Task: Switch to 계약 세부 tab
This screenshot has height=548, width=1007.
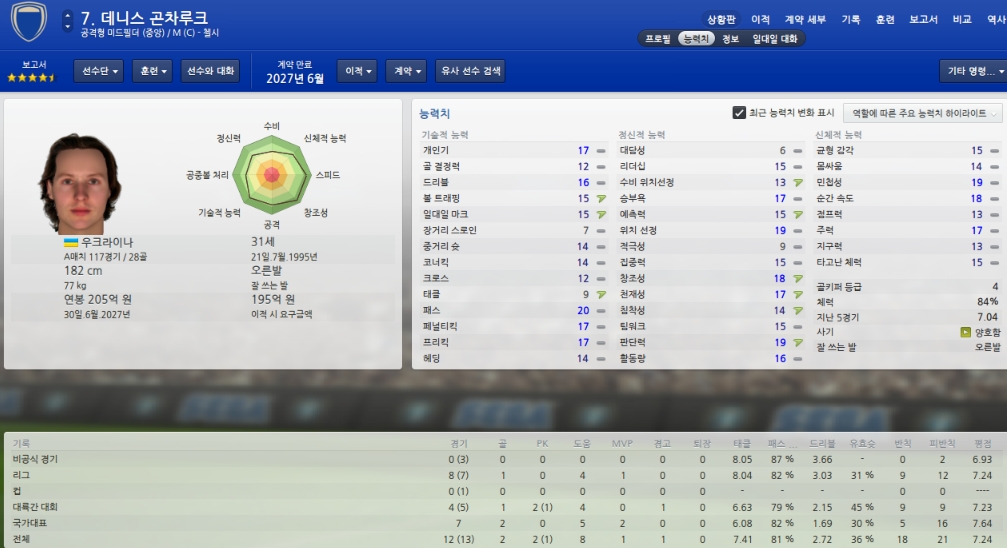Action: pos(805,19)
